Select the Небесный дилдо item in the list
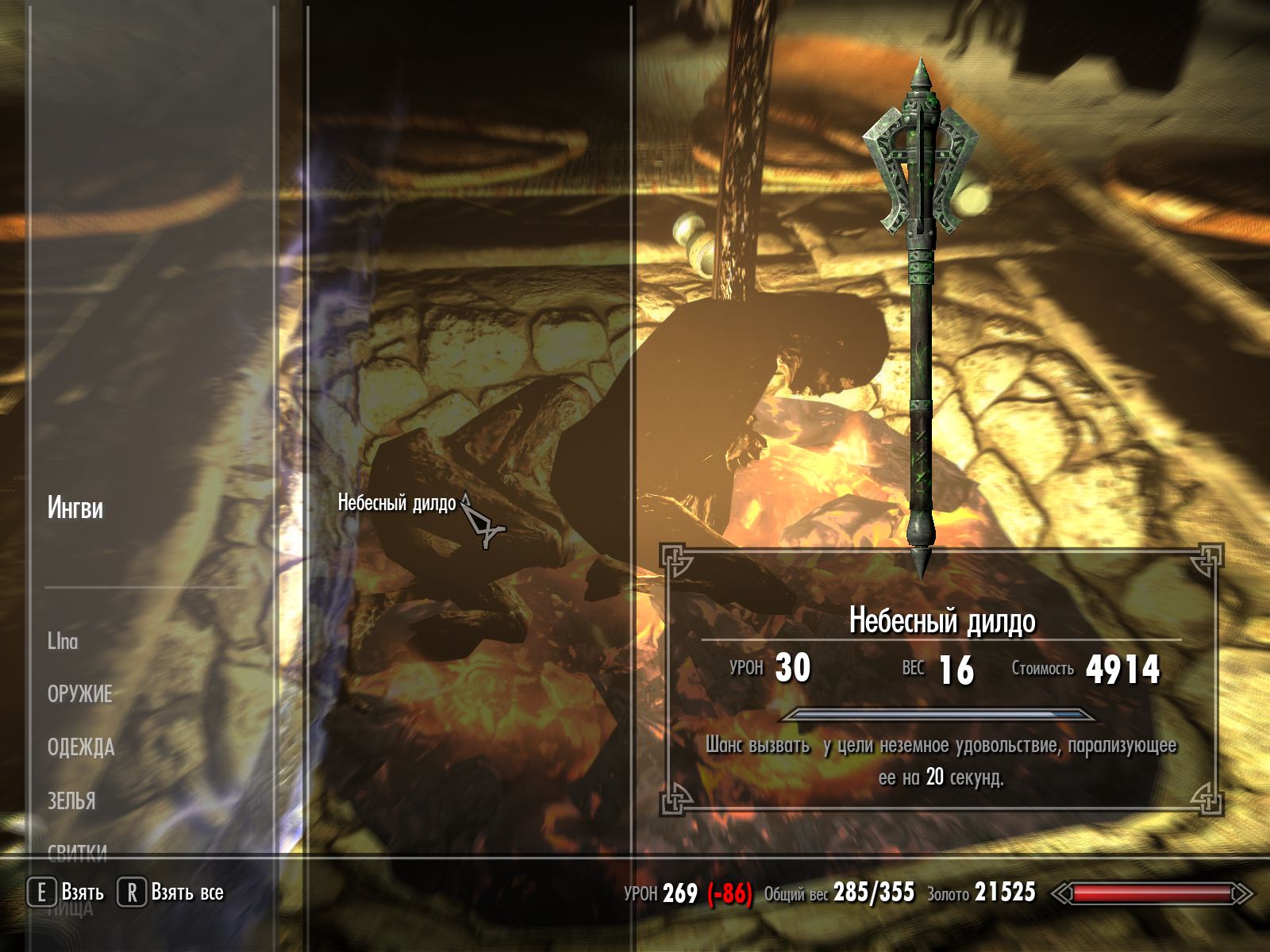The image size is (1270, 952). point(397,502)
